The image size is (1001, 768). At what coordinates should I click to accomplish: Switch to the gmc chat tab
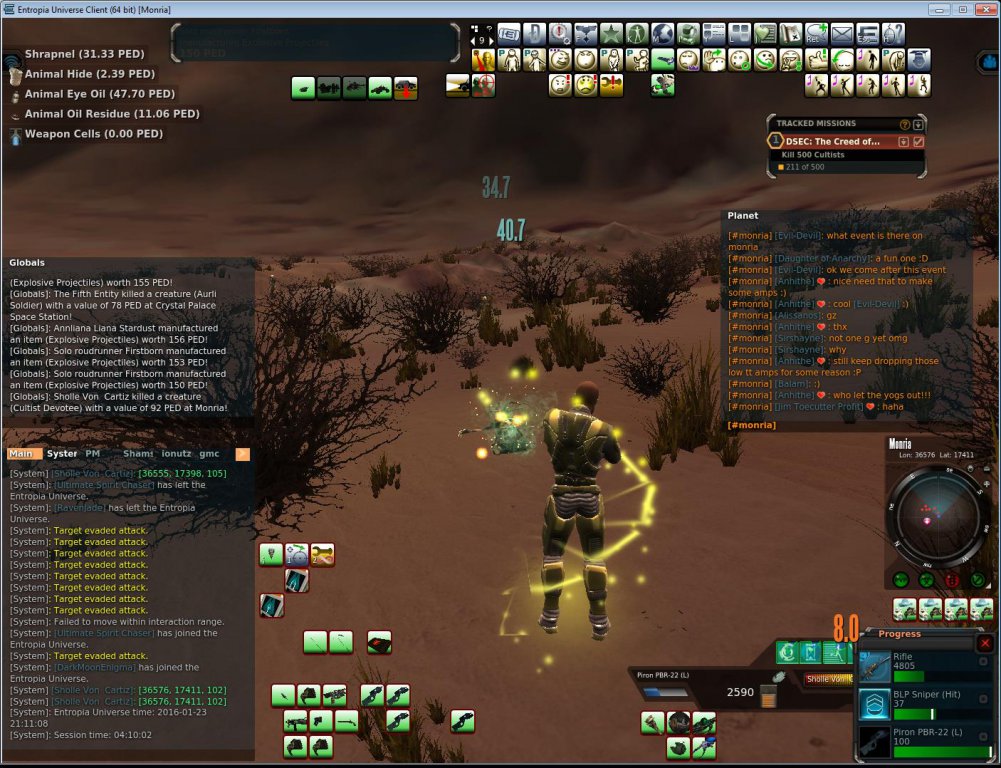[209, 453]
